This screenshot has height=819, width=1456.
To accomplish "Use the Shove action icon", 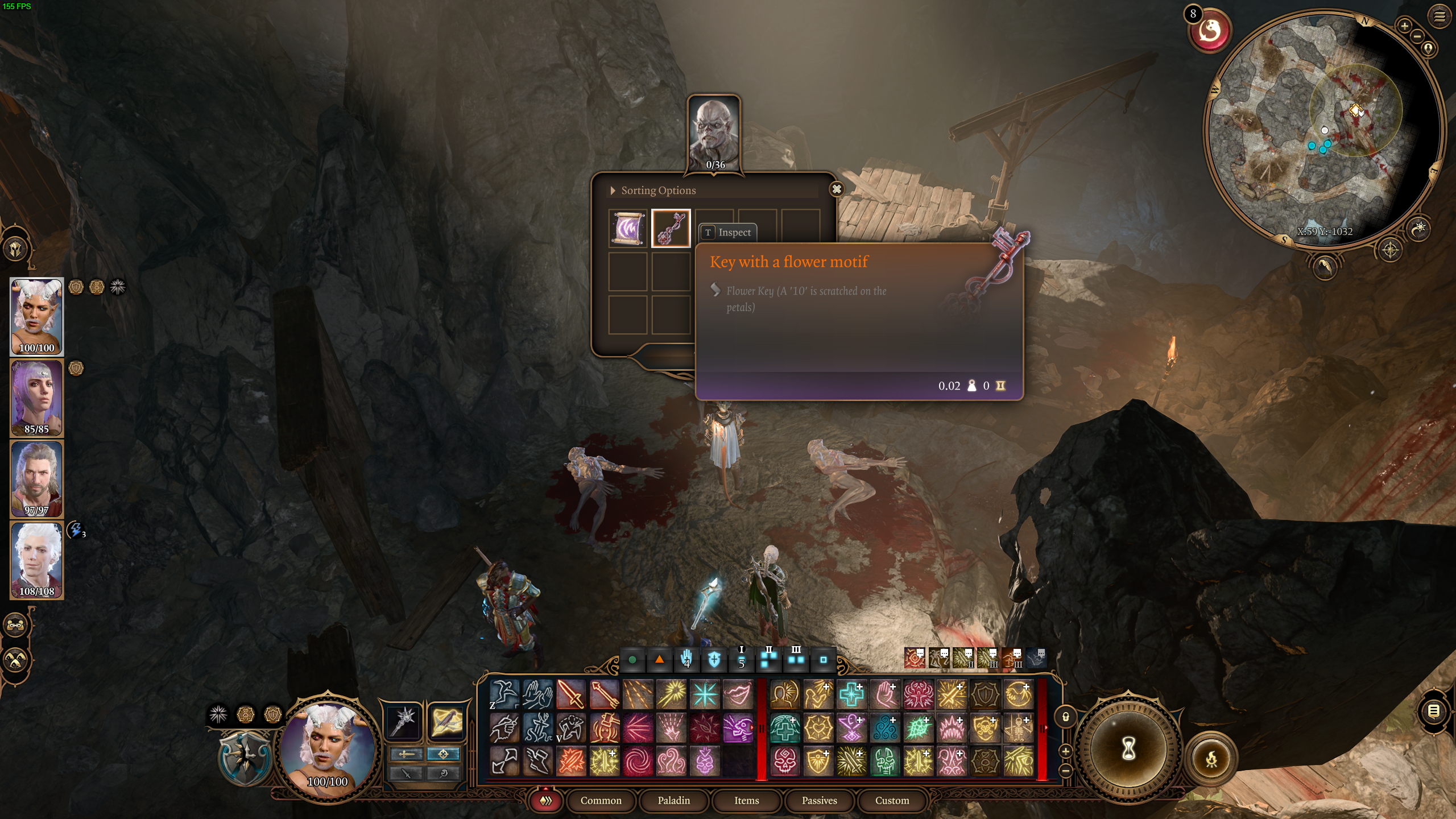I will pos(539,693).
